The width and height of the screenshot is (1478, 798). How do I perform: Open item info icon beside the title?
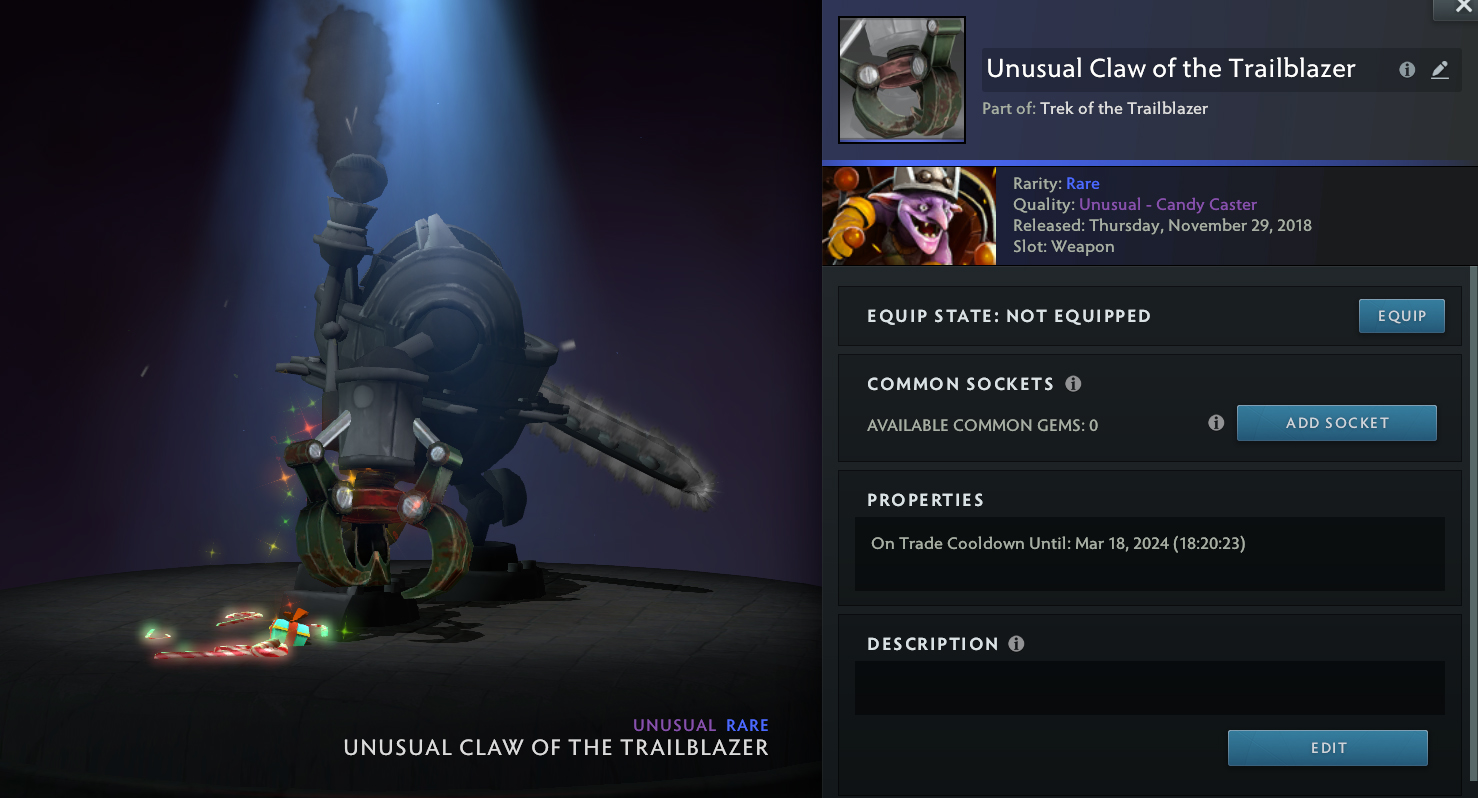click(x=1407, y=70)
